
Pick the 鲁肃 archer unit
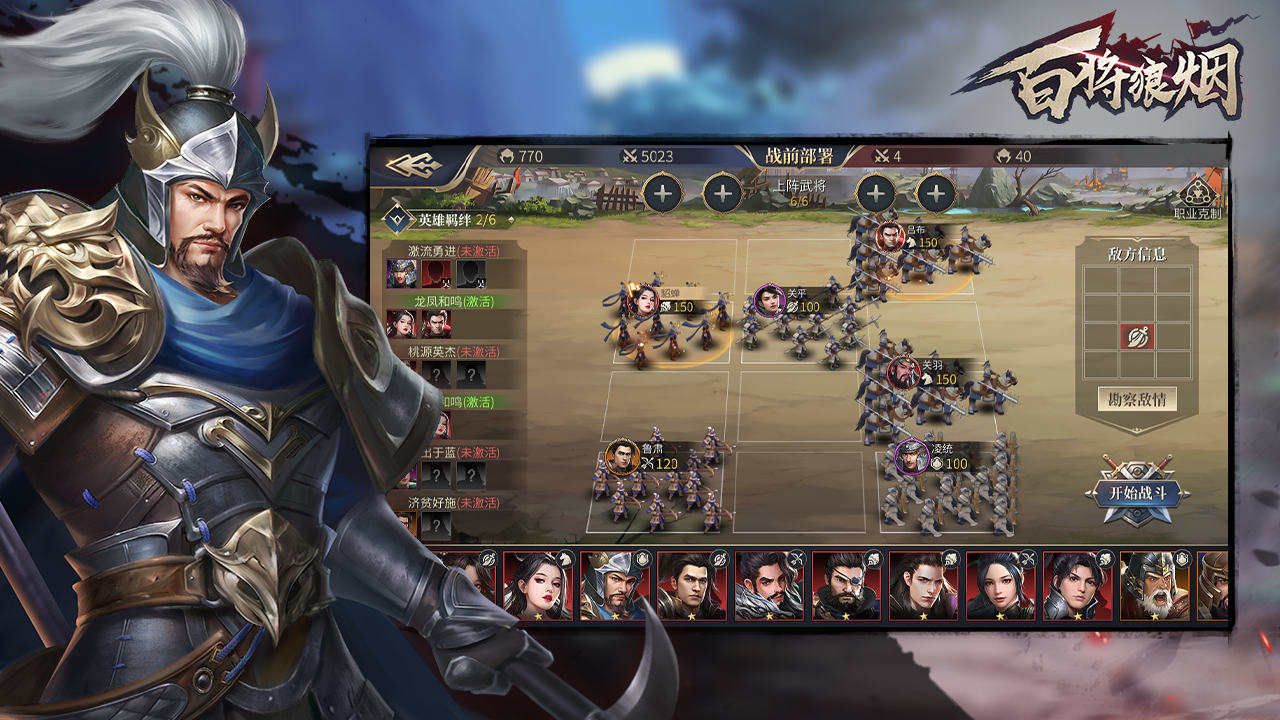tap(622, 457)
